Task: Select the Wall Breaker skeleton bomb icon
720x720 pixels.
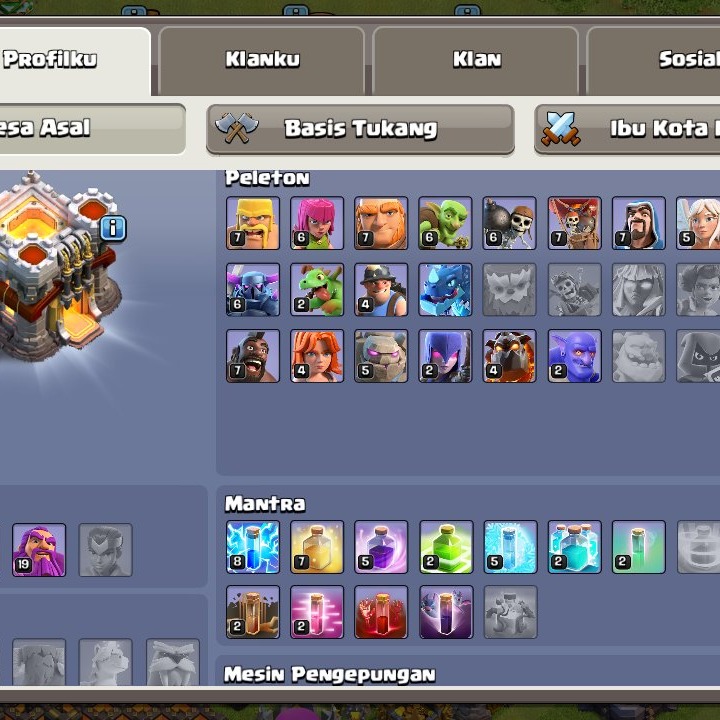Action: (509, 222)
